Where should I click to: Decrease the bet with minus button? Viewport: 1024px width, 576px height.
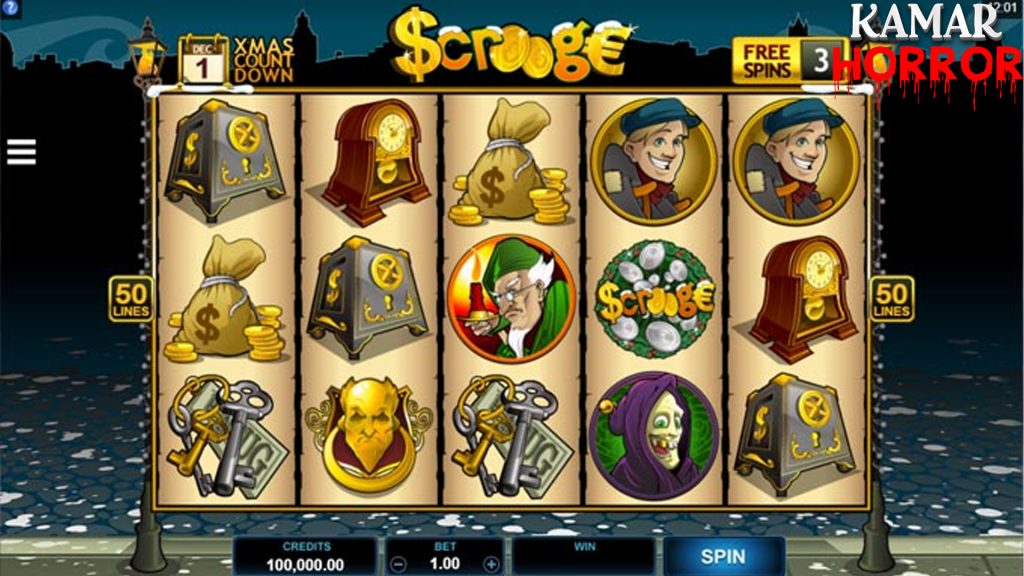(x=398, y=564)
